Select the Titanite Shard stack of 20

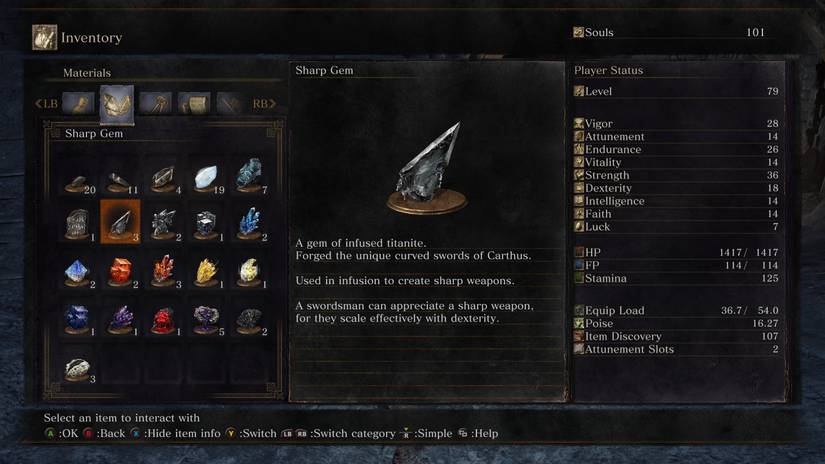[x=77, y=178]
